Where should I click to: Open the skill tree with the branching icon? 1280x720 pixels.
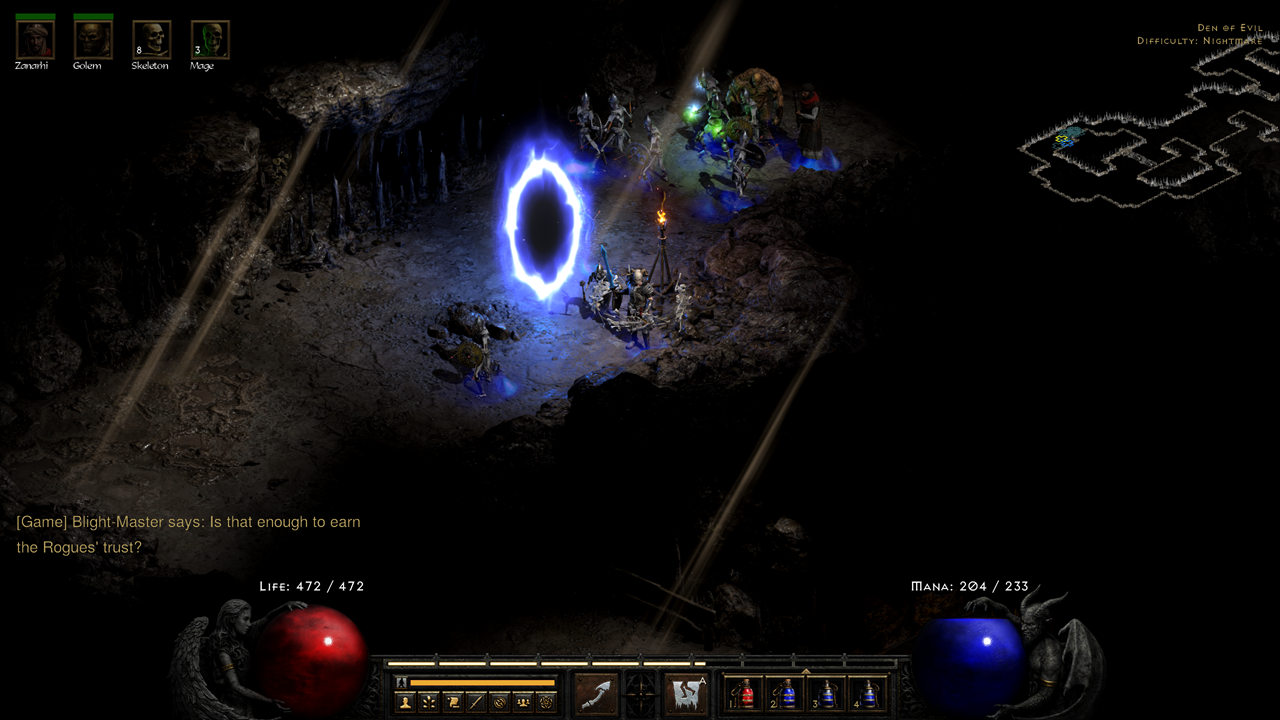[x=429, y=702]
